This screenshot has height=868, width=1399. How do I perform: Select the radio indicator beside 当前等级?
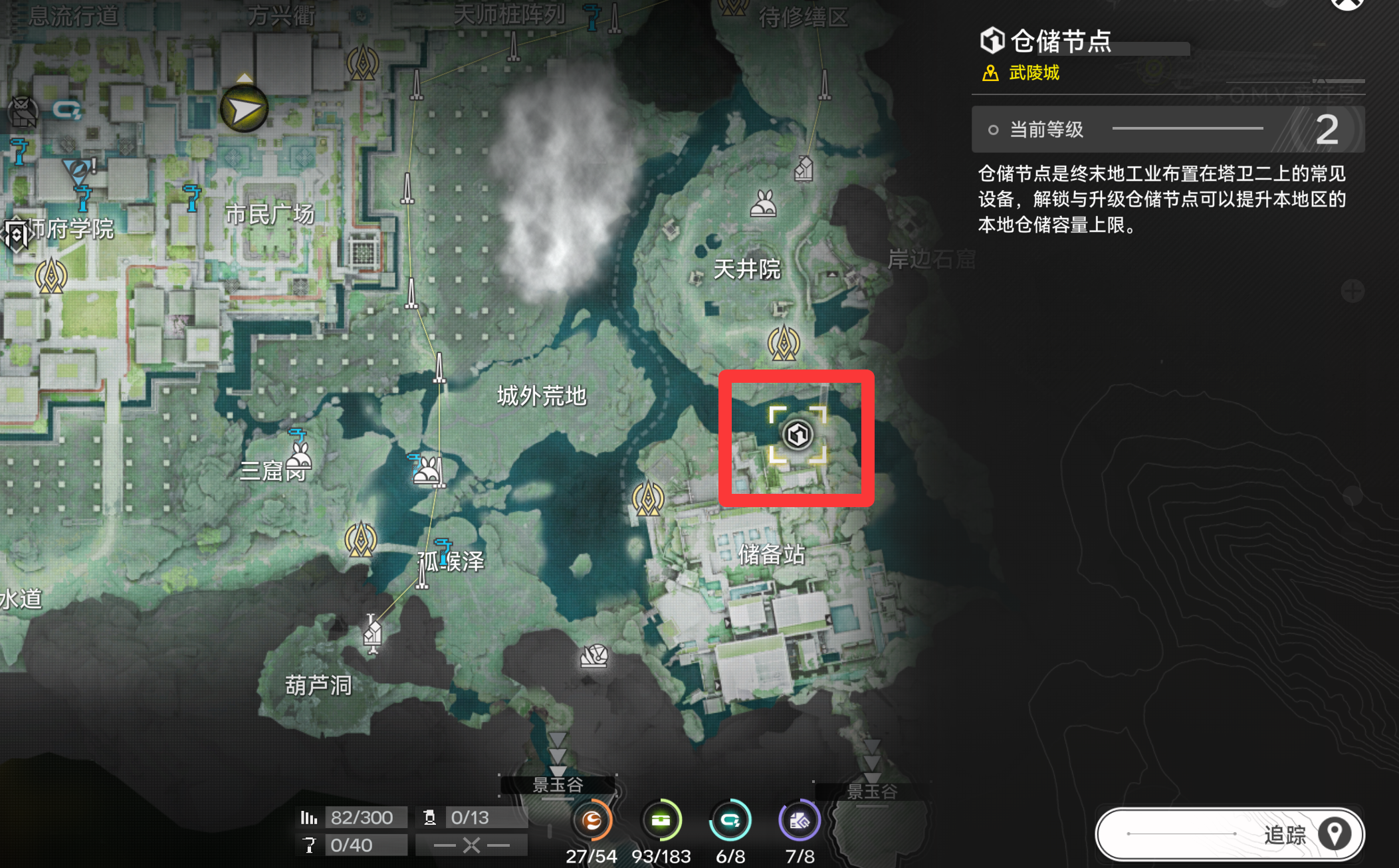pyautogui.click(x=993, y=130)
